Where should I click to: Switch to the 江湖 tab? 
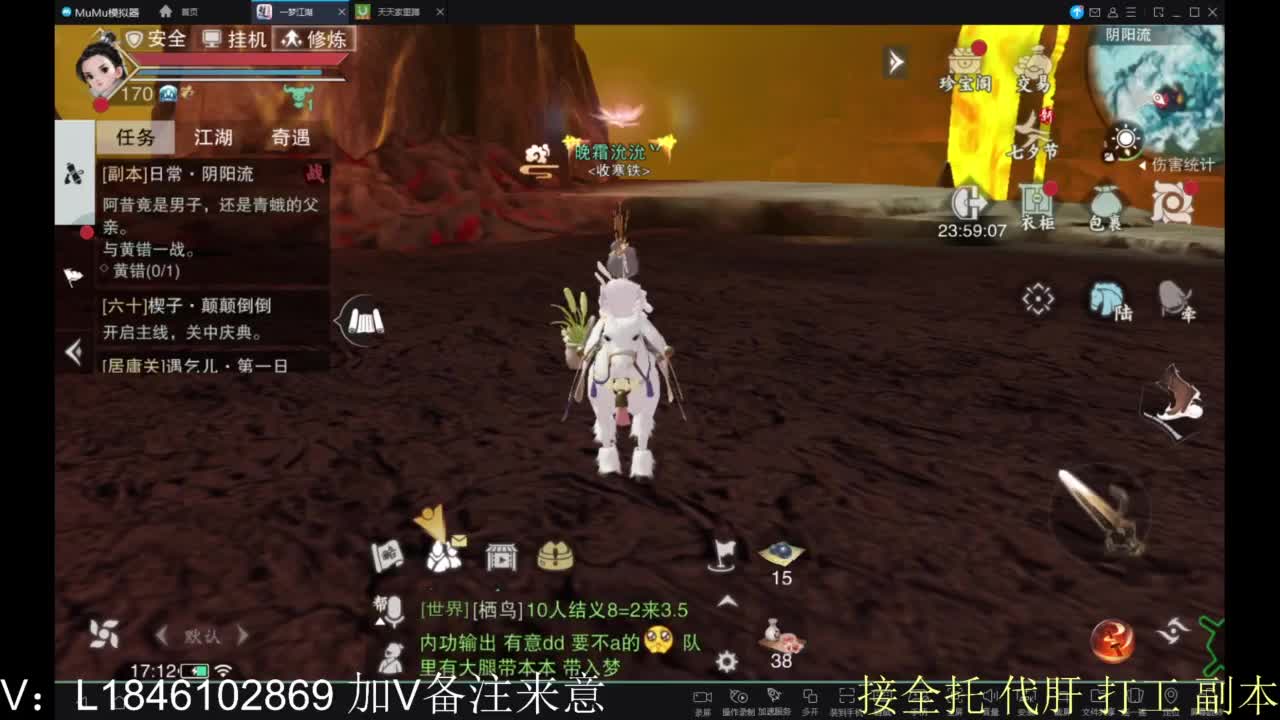[211, 137]
